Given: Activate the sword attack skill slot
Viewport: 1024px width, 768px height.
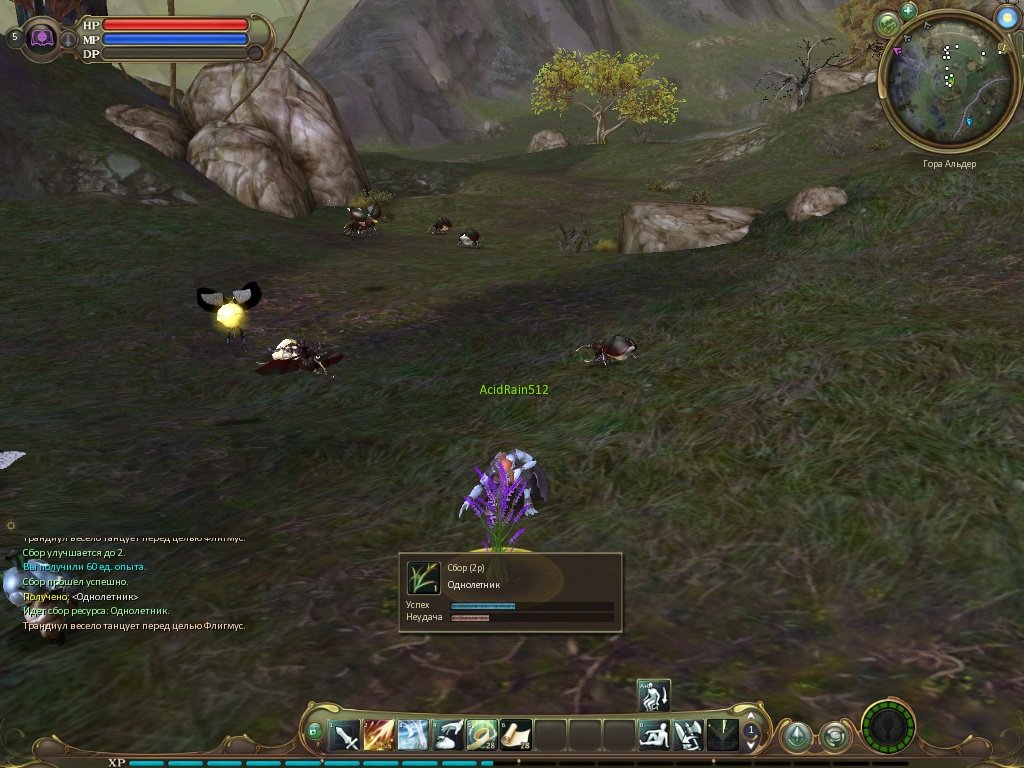Looking at the screenshot, I should pos(345,736).
